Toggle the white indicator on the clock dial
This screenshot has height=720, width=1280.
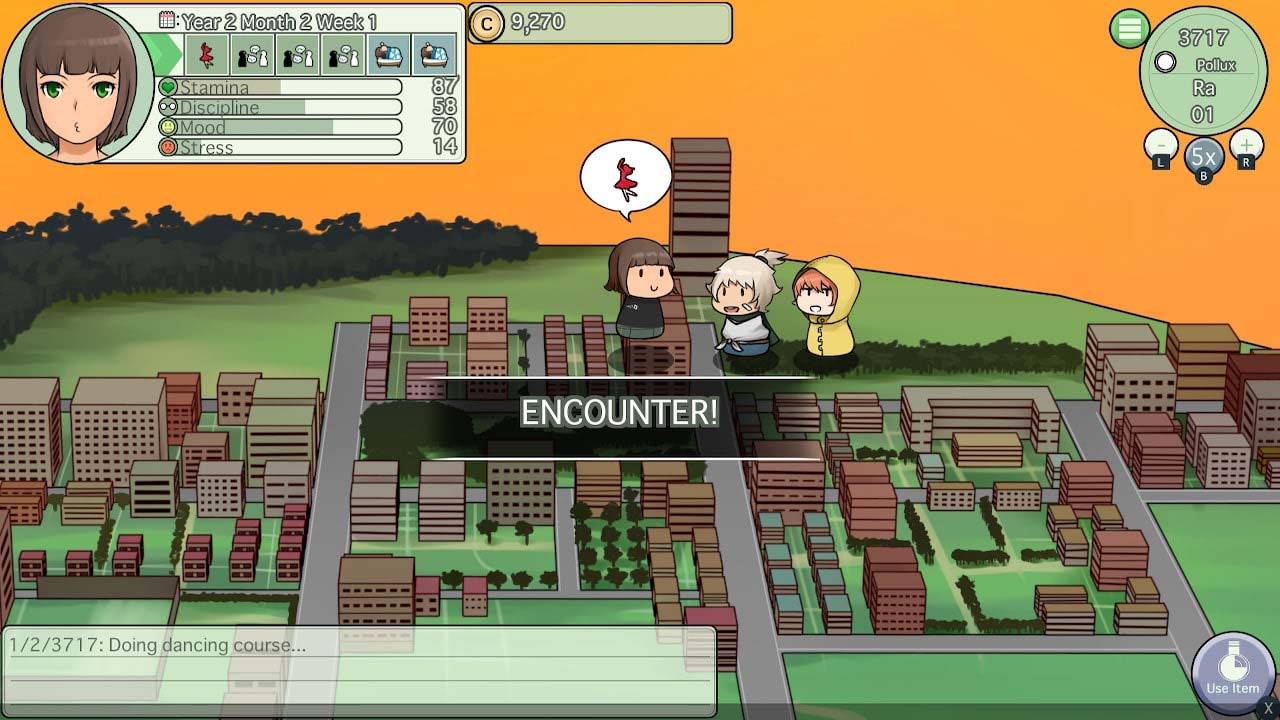[x=1166, y=63]
